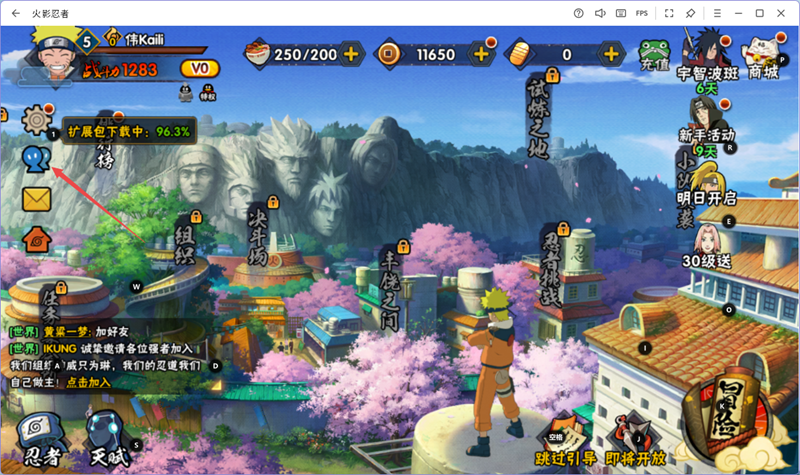Skip the tutorial via 跳过引导

point(564,456)
